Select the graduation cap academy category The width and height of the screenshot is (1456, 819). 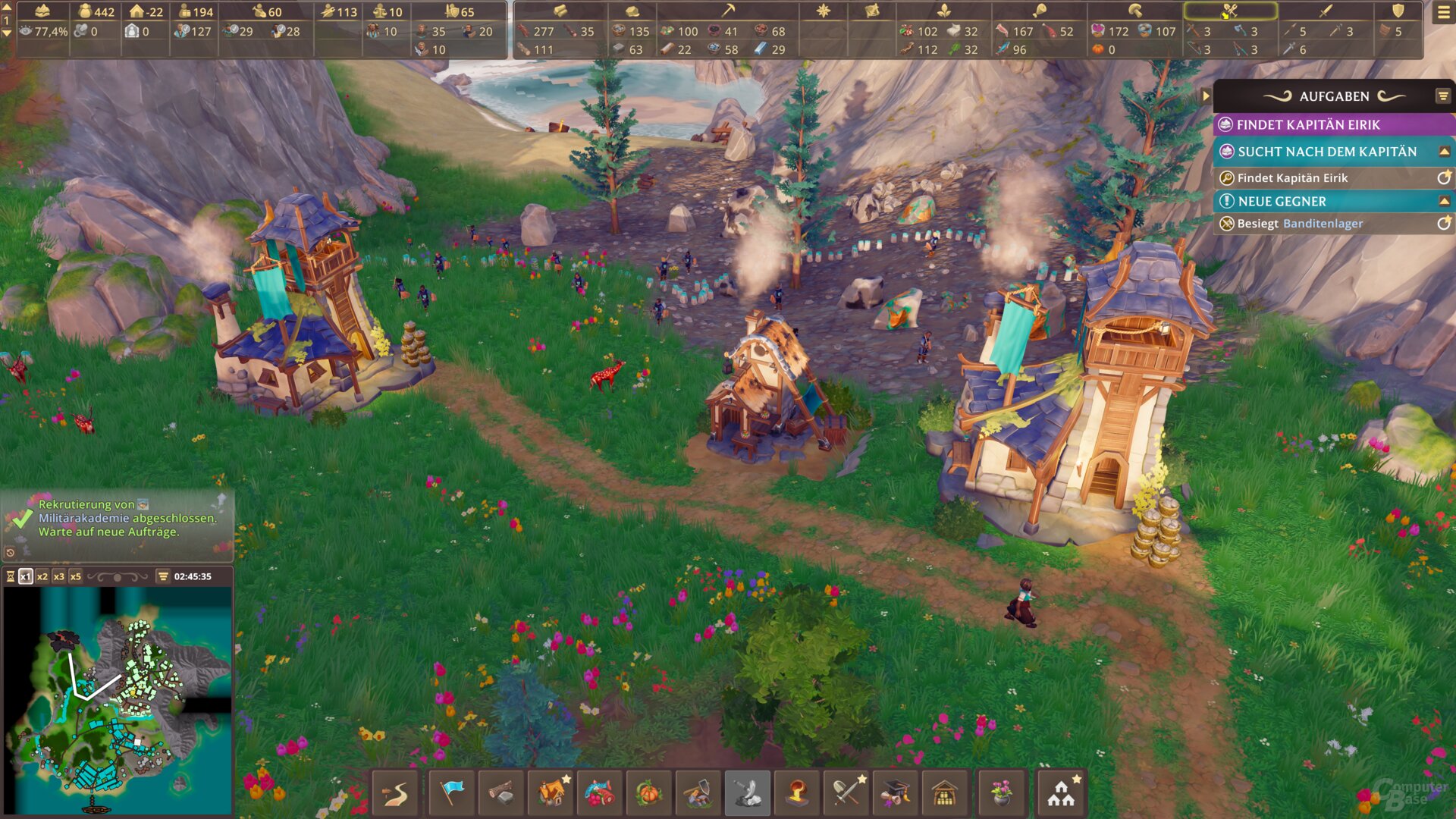(896, 793)
